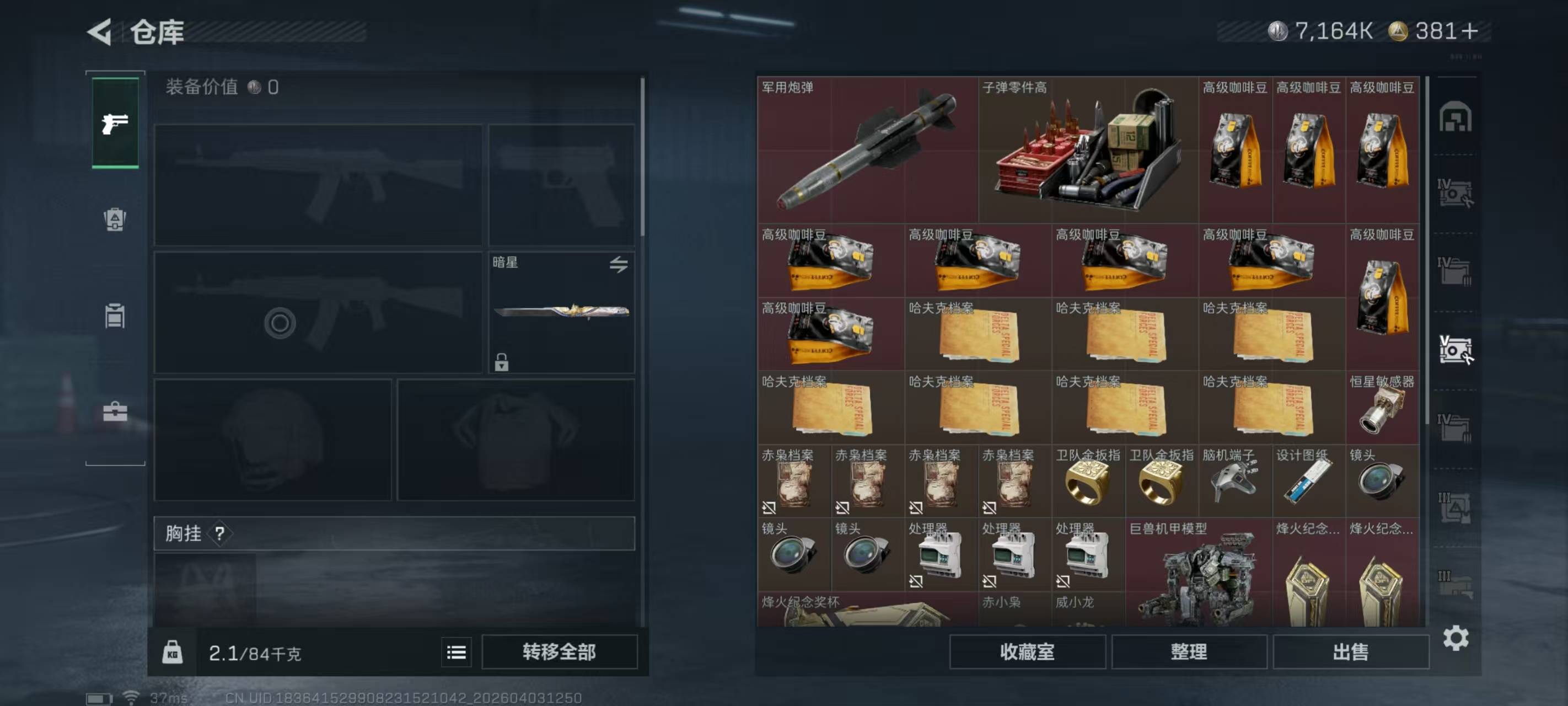
Task: Open the 出售 sell menu
Action: tap(1350, 652)
